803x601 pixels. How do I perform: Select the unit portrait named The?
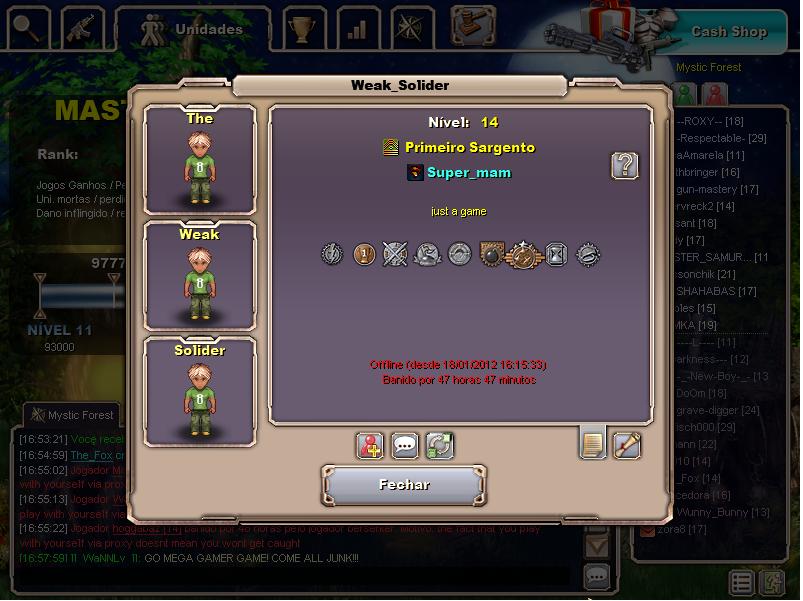[x=200, y=160]
